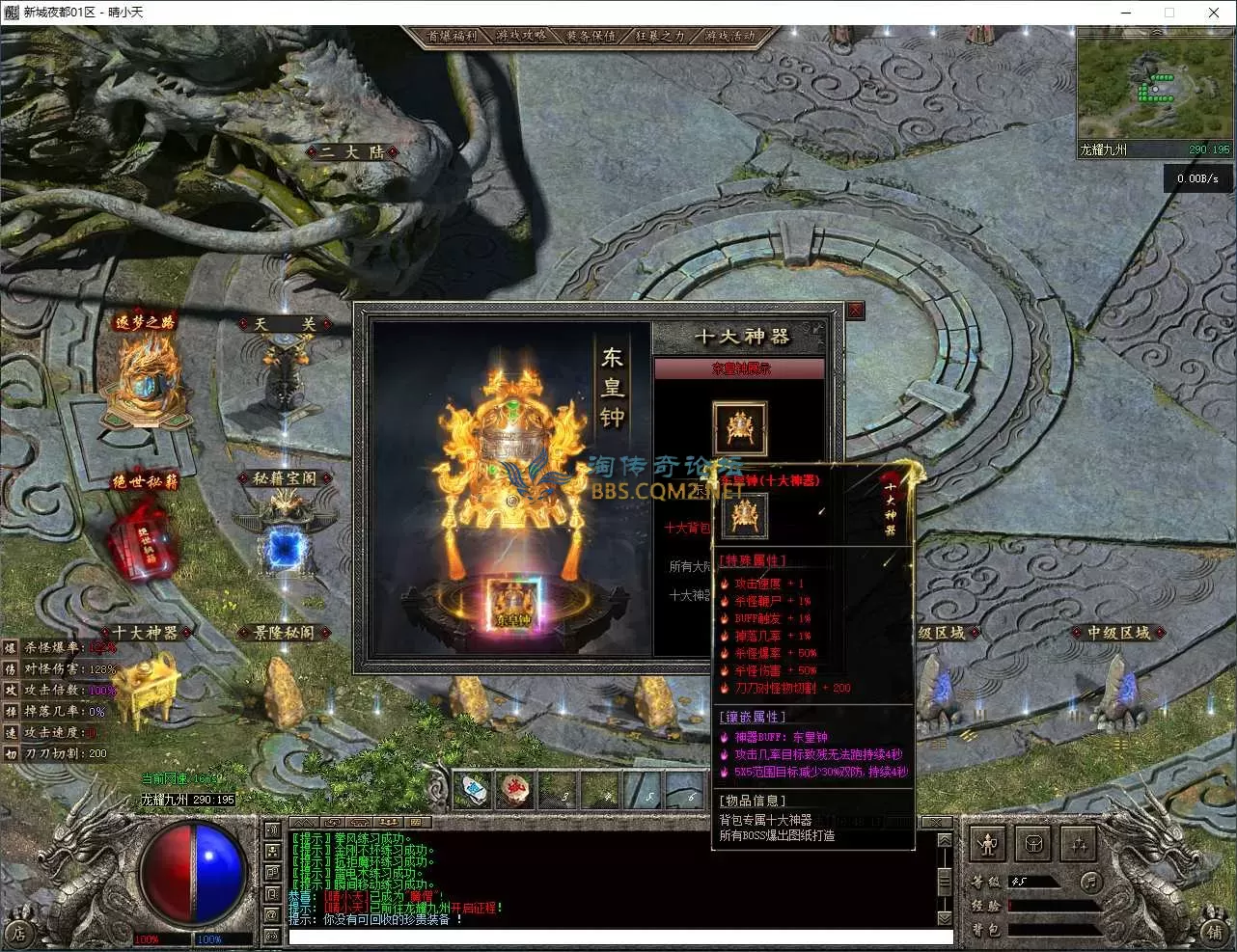The image size is (1237, 952).
Task: Close the game window
Action: pos(1214,13)
